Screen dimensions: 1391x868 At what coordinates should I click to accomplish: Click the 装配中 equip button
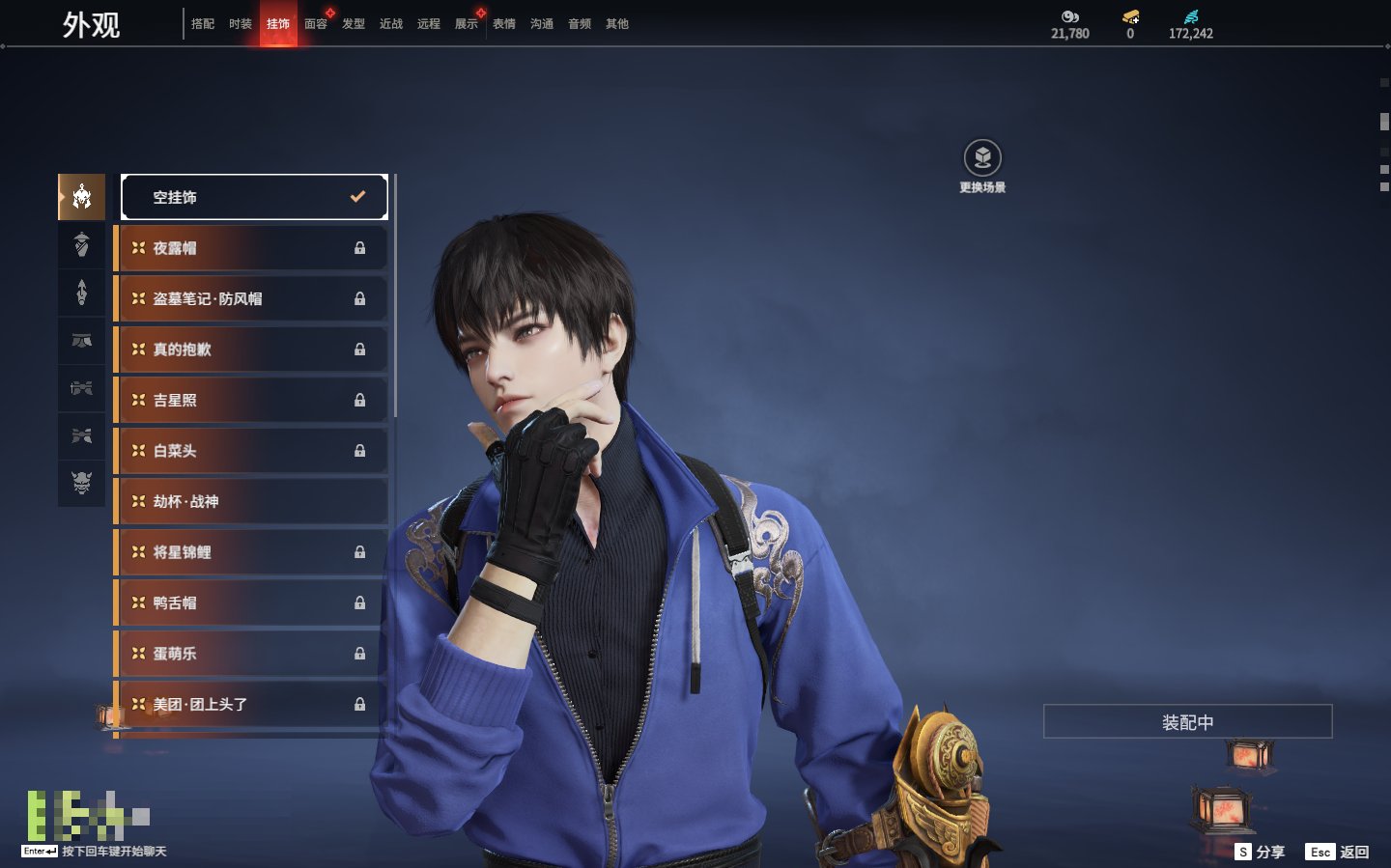click(1187, 722)
